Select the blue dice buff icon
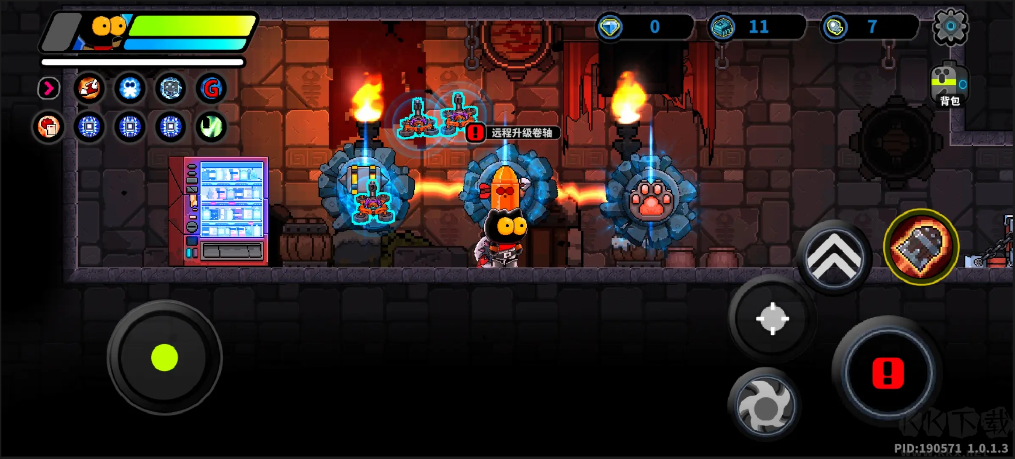 point(169,88)
